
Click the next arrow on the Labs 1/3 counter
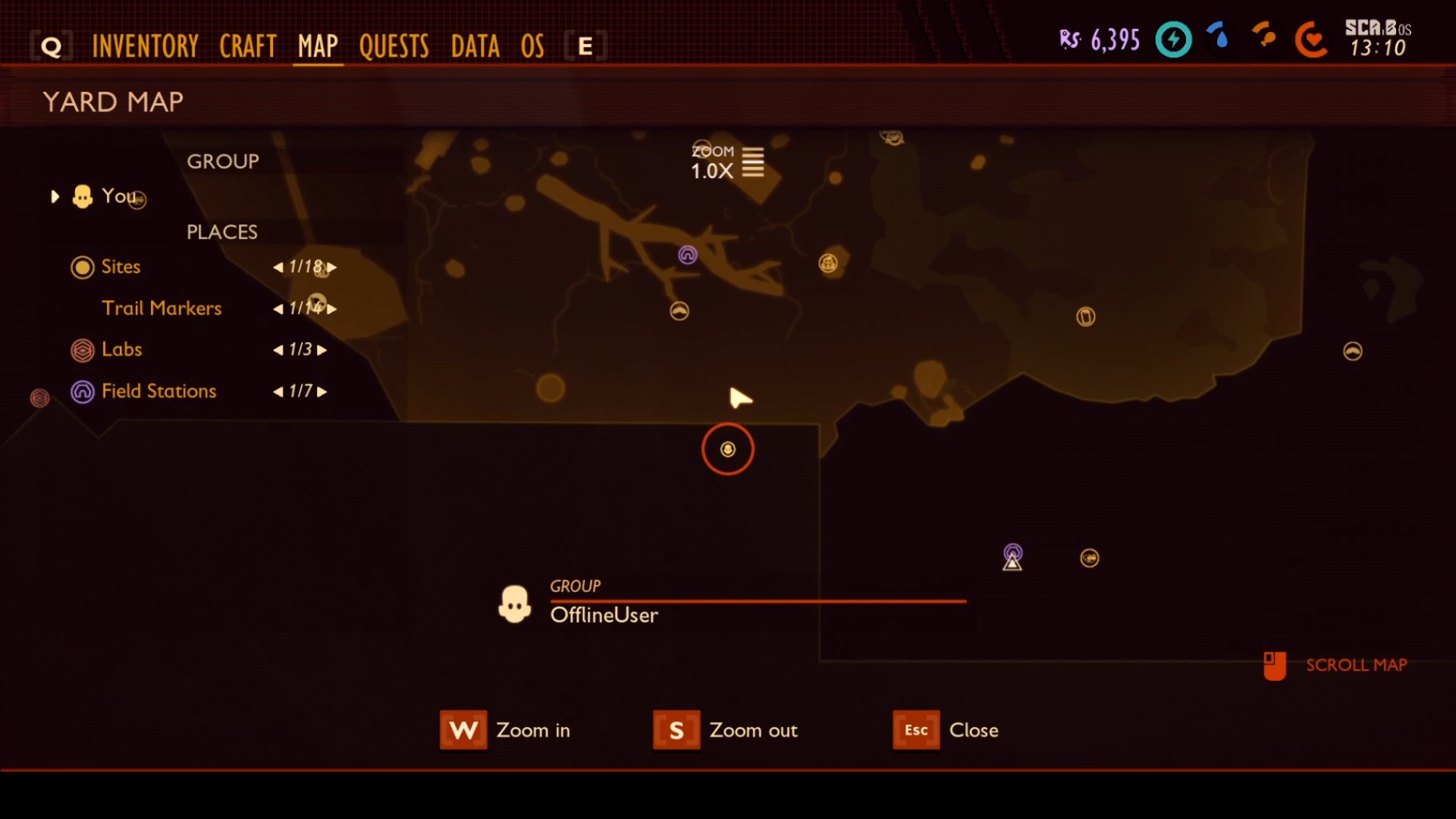coord(322,350)
